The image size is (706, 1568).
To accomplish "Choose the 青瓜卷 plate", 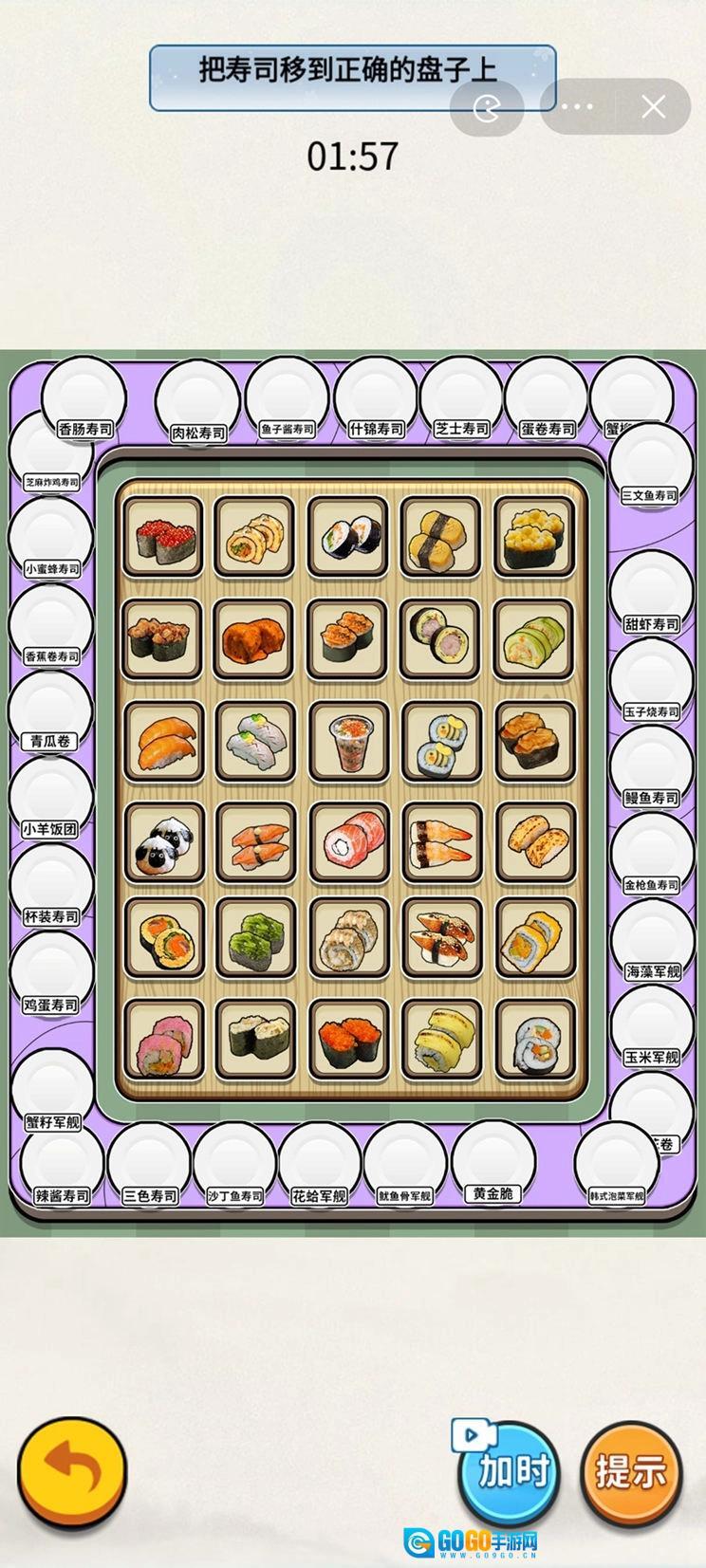I will 50,713.
